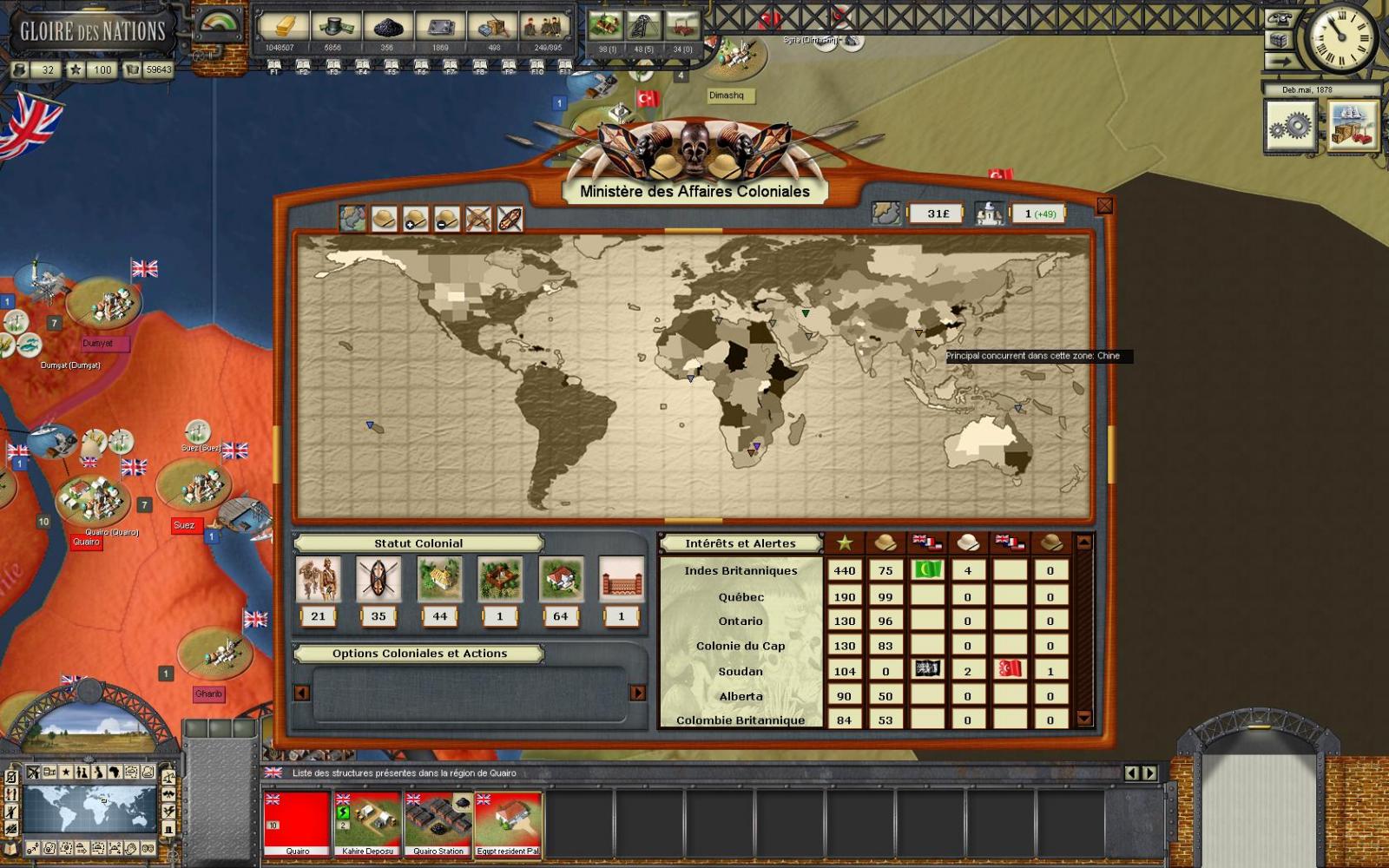
Task: Open the terrain map icon left of the helmet icons
Action: (x=352, y=220)
